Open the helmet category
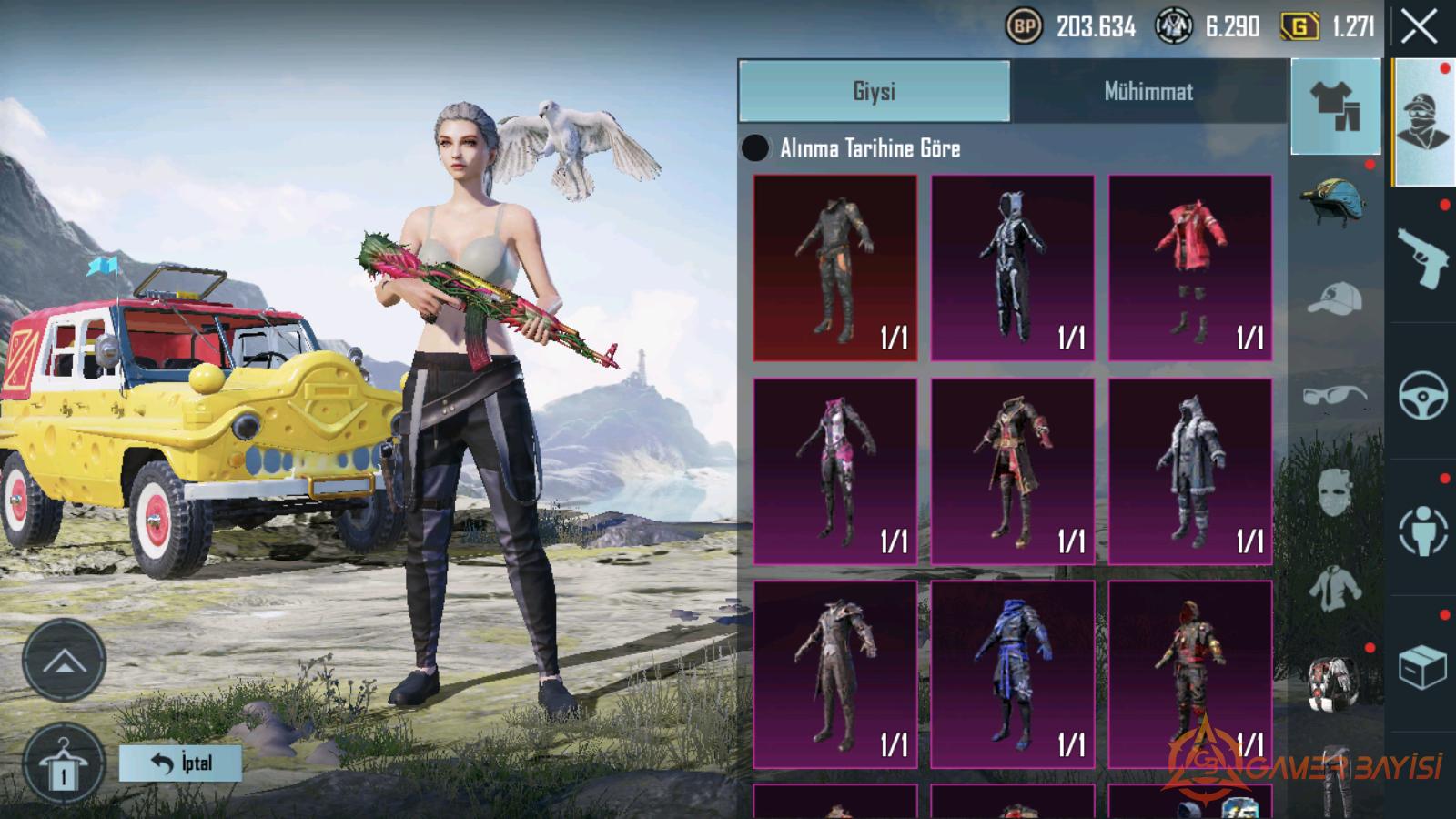The image size is (1456, 819). coord(1334,202)
